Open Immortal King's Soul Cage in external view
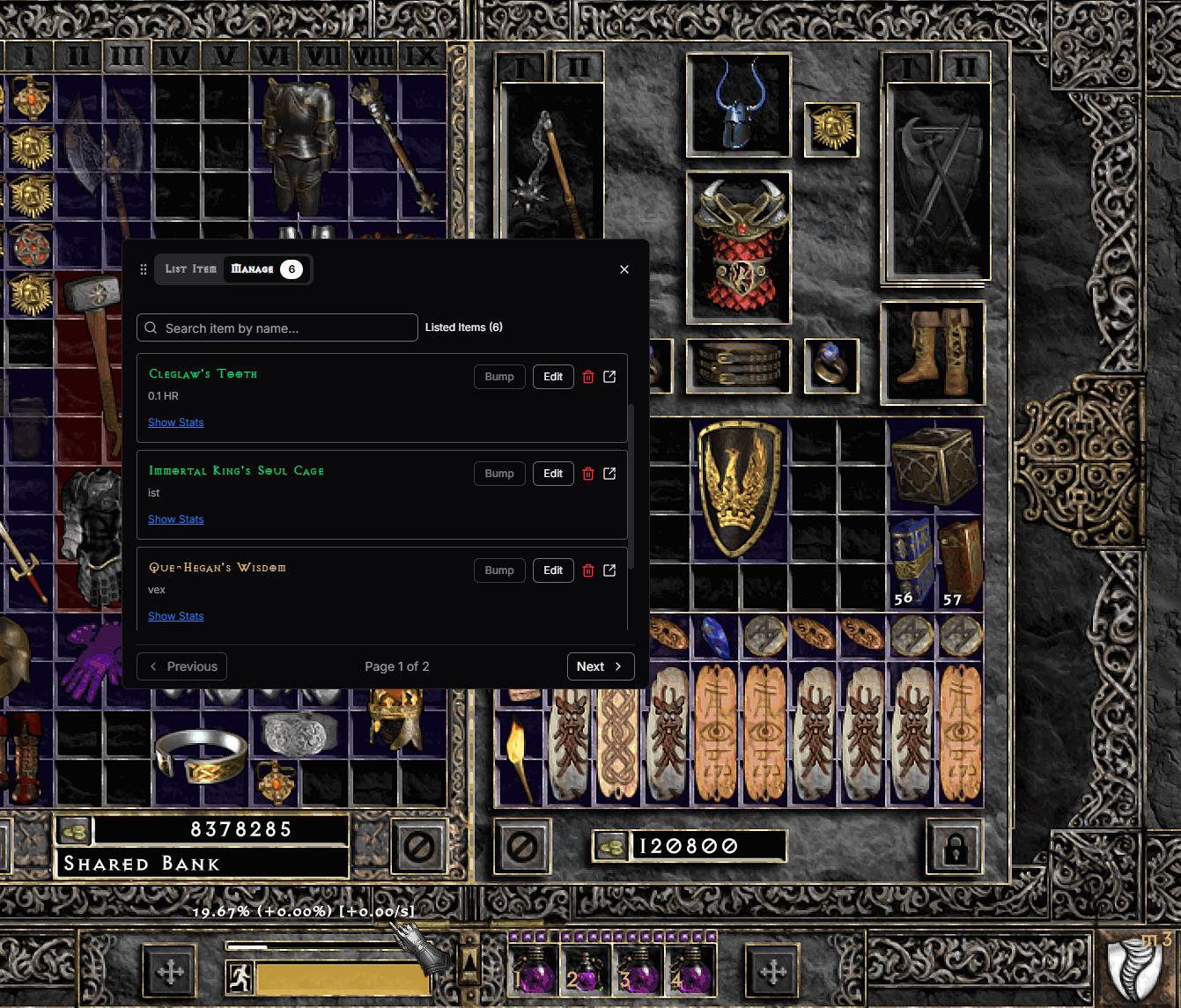This screenshot has height=1008, width=1181. point(609,474)
